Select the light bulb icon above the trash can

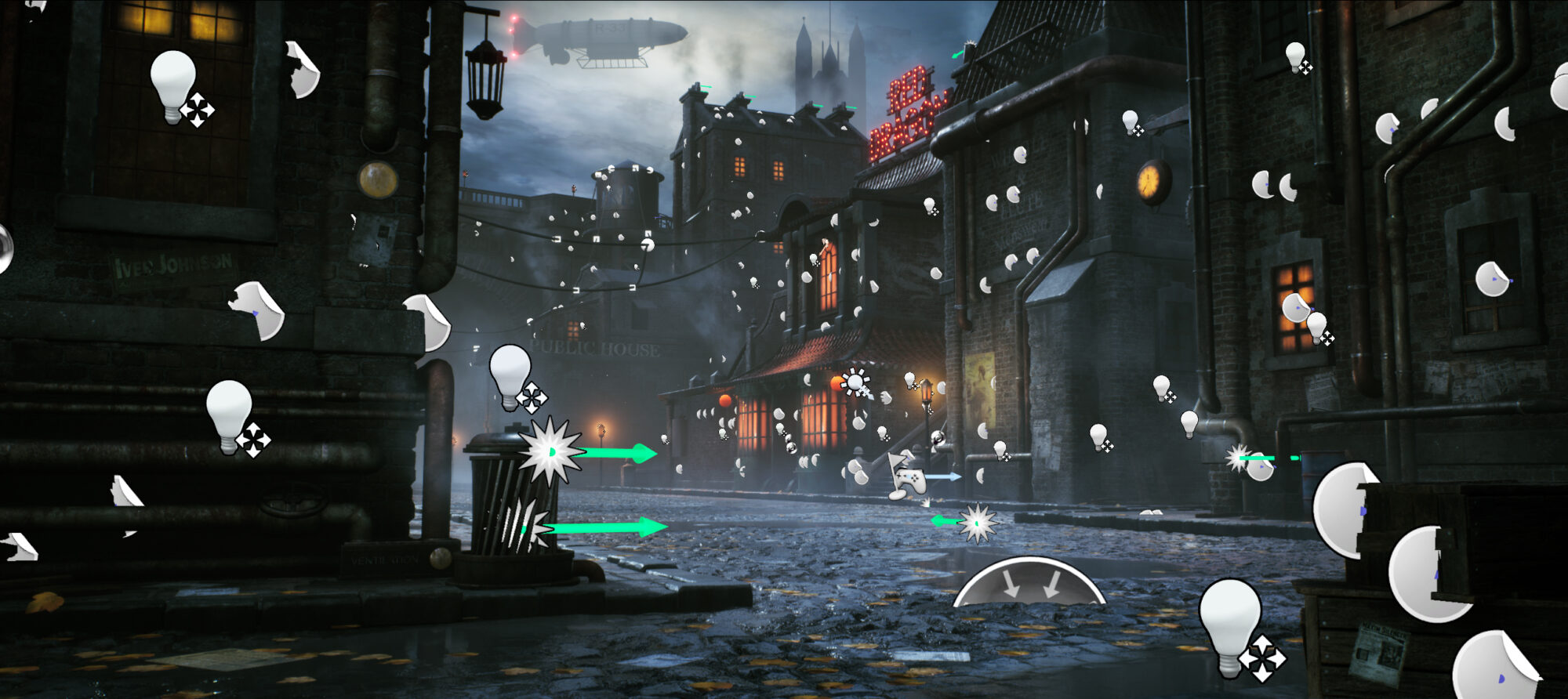[x=511, y=375]
